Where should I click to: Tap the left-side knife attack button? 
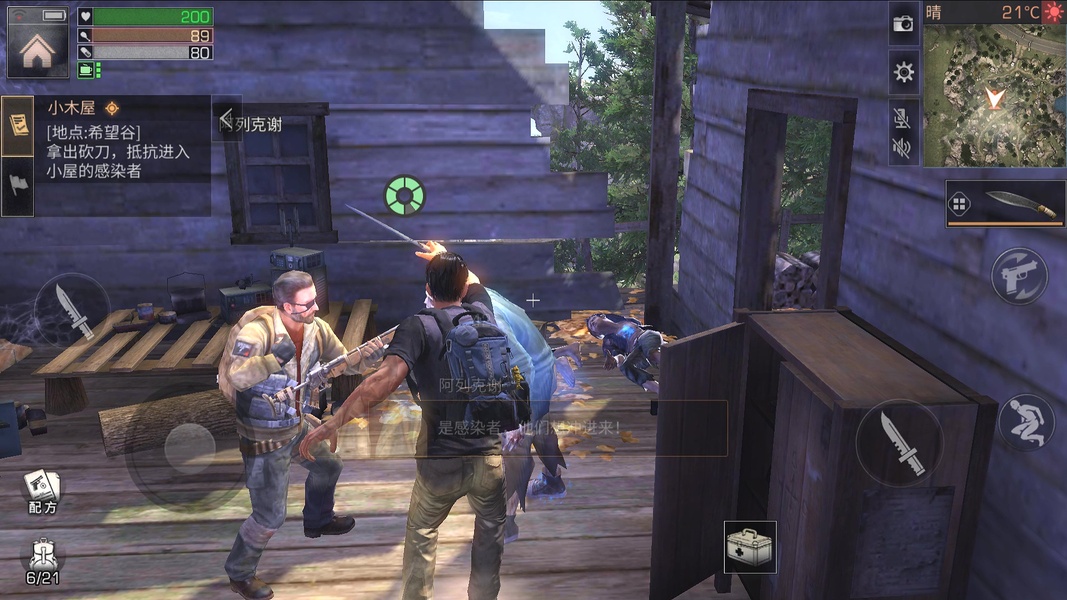tap(72, 310)
